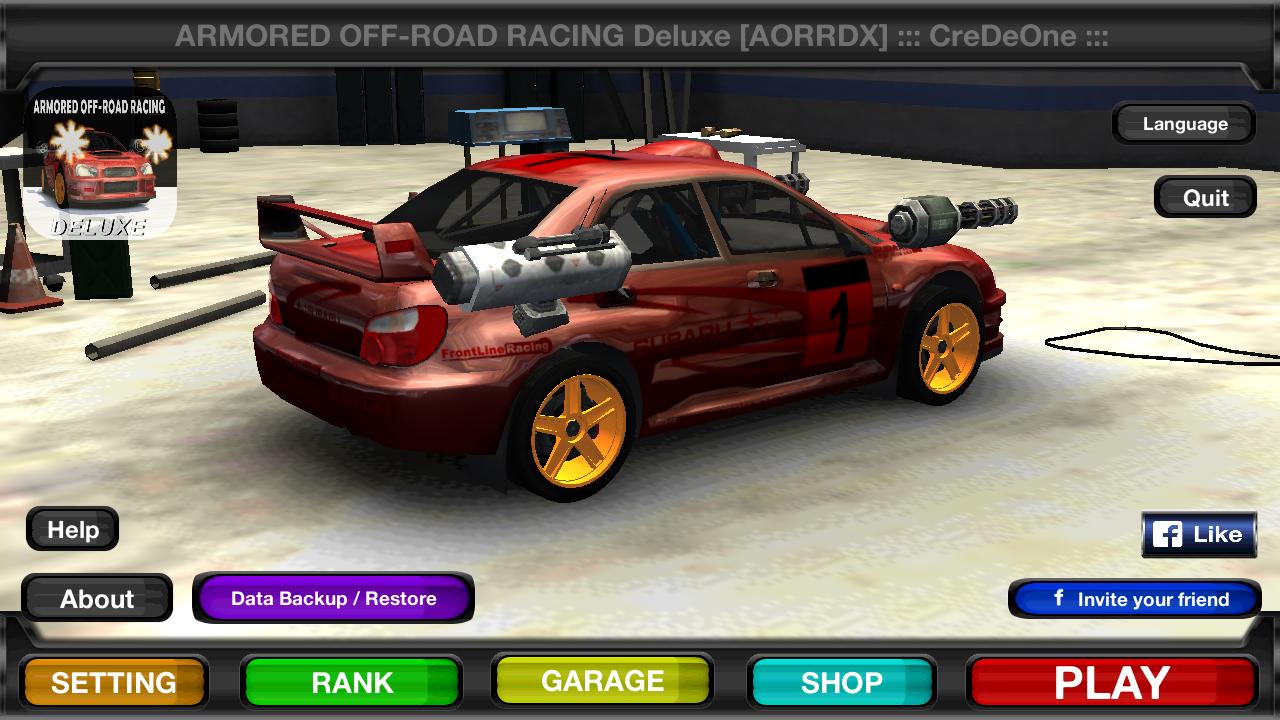This screenshot has width=1280, height=720.
Task: Open the SETTING menu
Action: pos(112,684)
